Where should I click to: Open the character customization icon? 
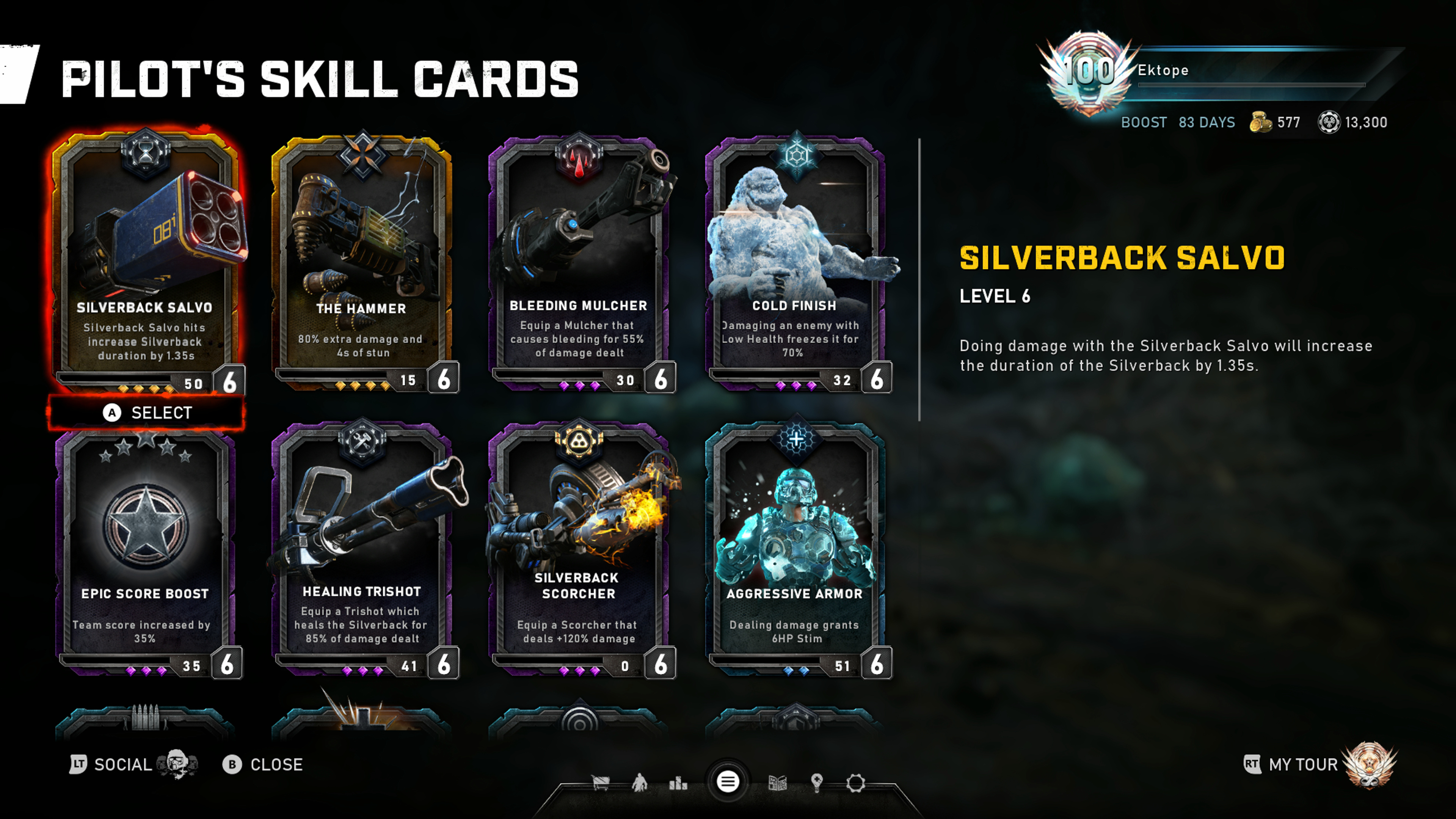point(639,783)
